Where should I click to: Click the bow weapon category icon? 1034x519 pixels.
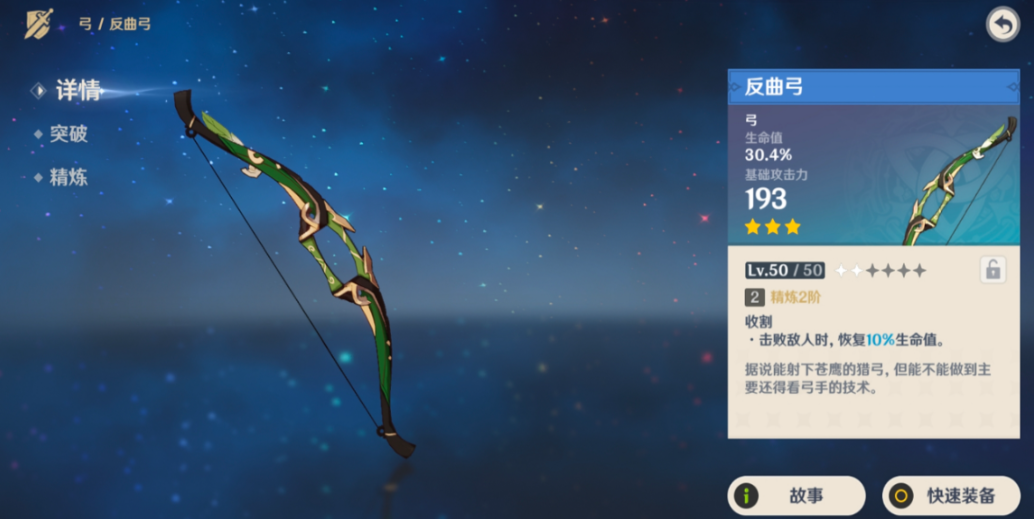40,23
